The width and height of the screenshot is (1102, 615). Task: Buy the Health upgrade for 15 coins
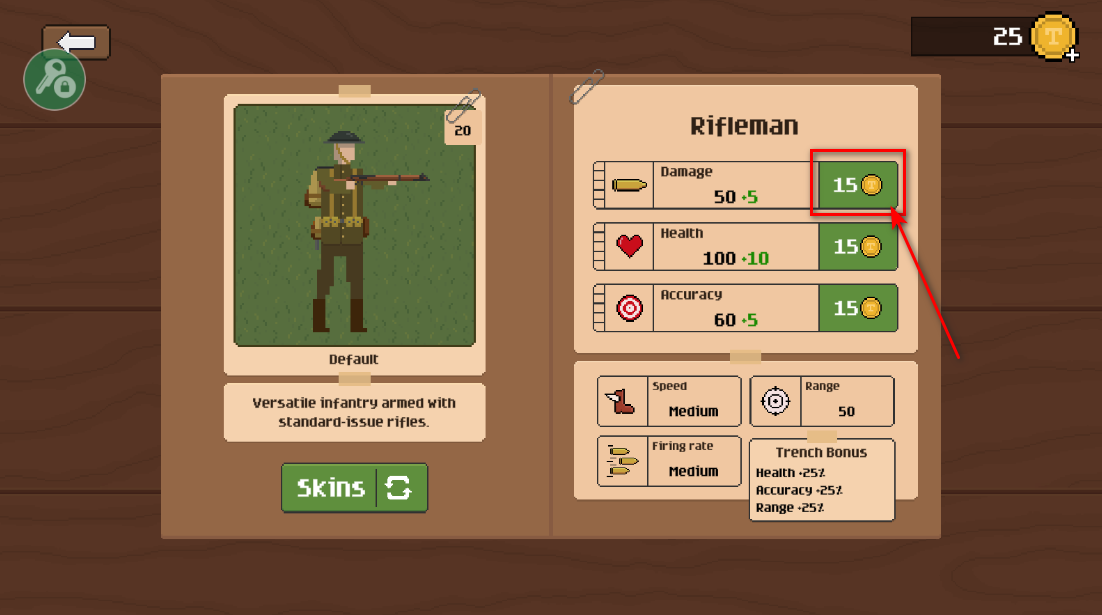[x=857, y=247]
